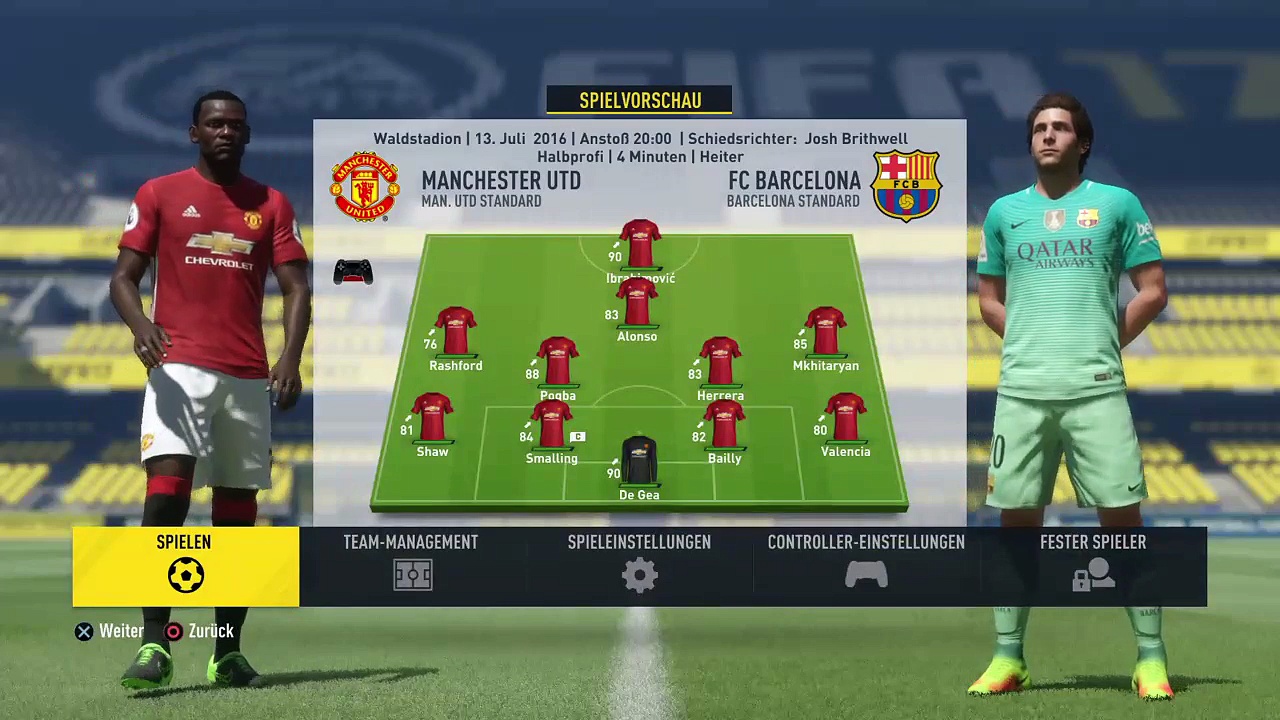Viewport: 1280px width, 720px height.
Task: Choose Controller-Einstellungen
Action: point(866,566)
